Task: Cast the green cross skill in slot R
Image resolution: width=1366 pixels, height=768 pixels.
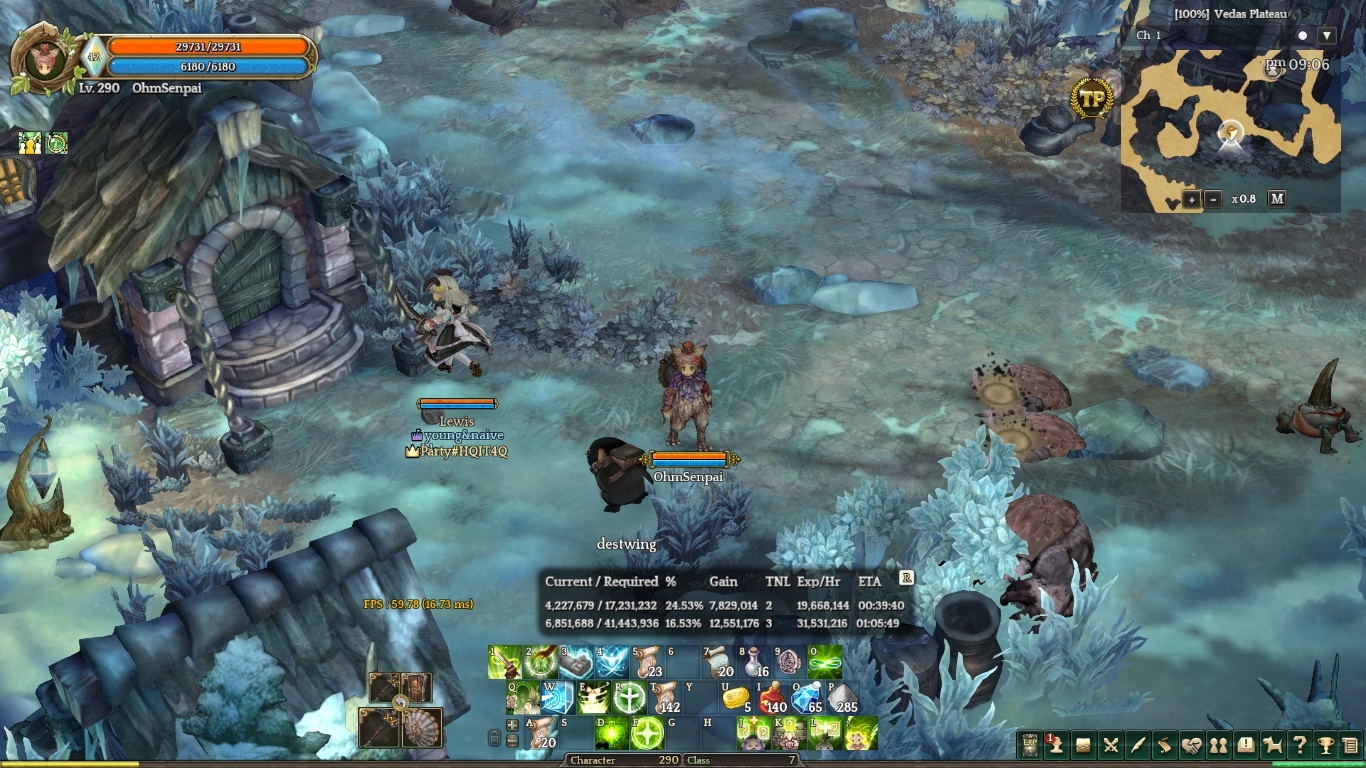Action: tap(629, 698)
